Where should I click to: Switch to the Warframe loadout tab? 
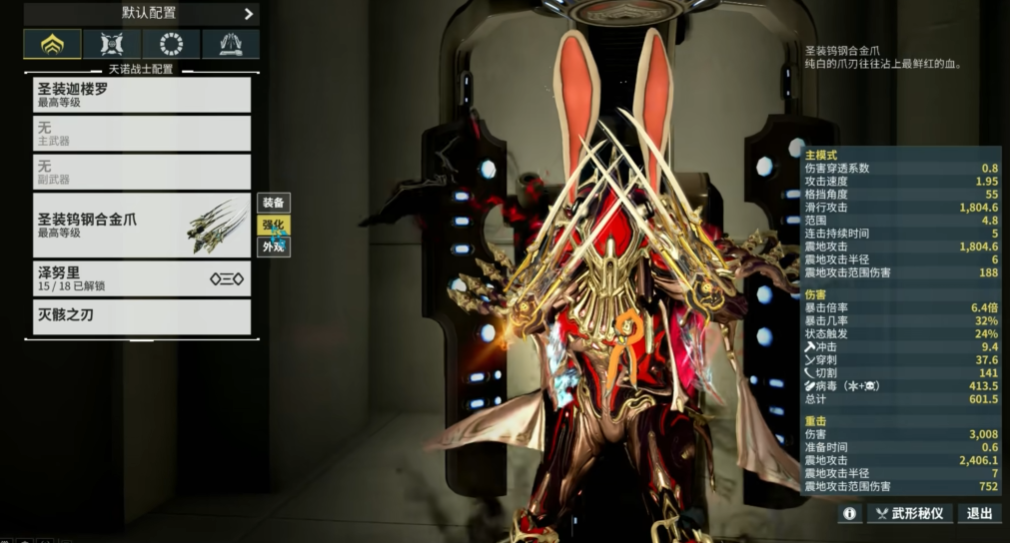pos(52,44)
